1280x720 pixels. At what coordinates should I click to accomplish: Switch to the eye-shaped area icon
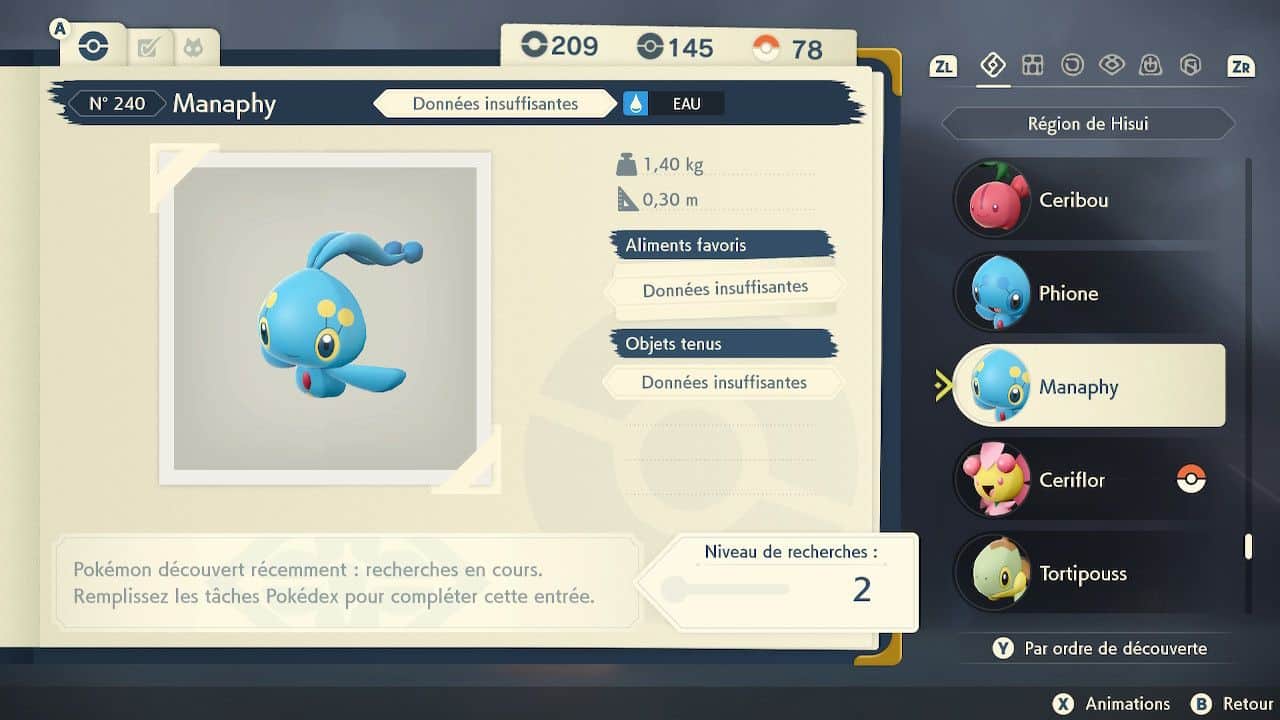(1111, 65)
